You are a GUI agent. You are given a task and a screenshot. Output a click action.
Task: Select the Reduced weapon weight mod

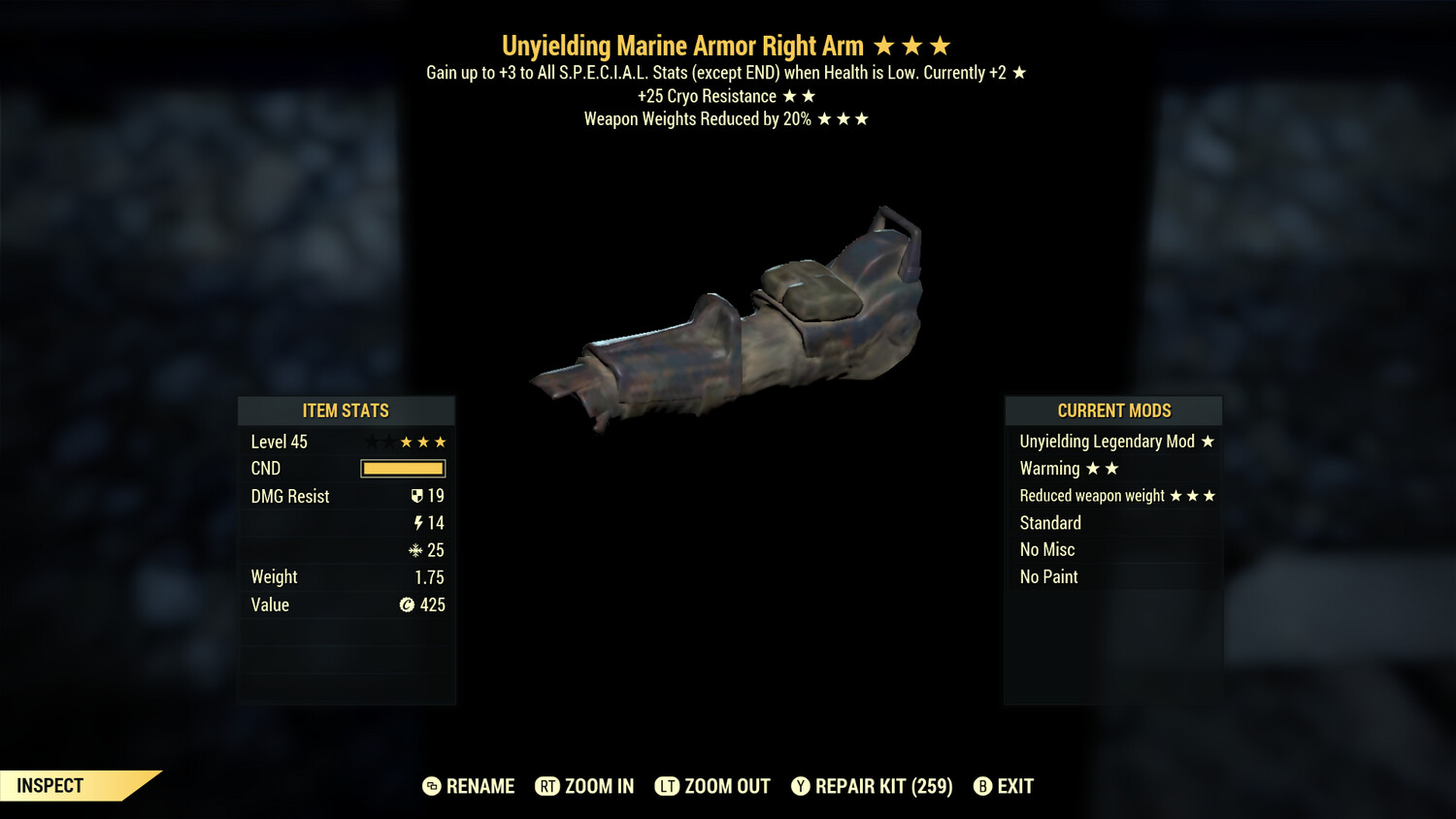click(x=1113, y=496)
